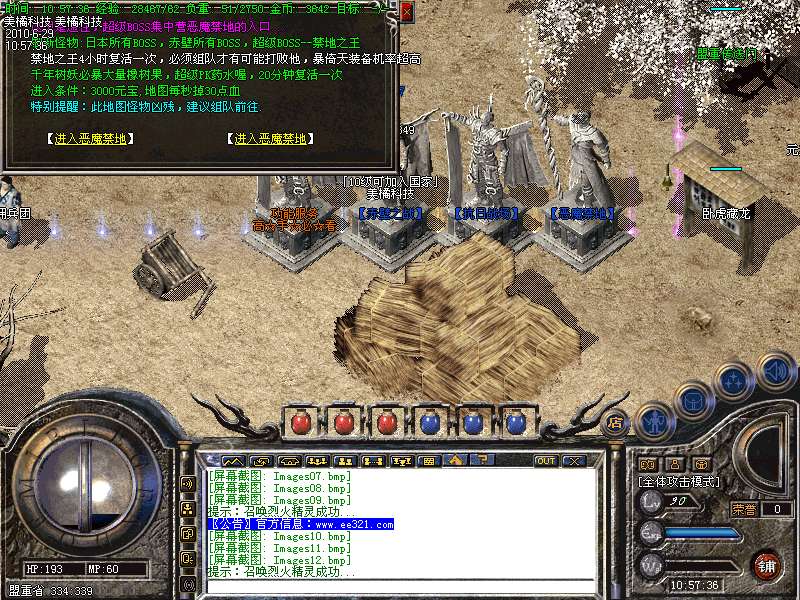Open the skills icon with four stars
This screenshot has width=800, height=600.
pos(734,381)
